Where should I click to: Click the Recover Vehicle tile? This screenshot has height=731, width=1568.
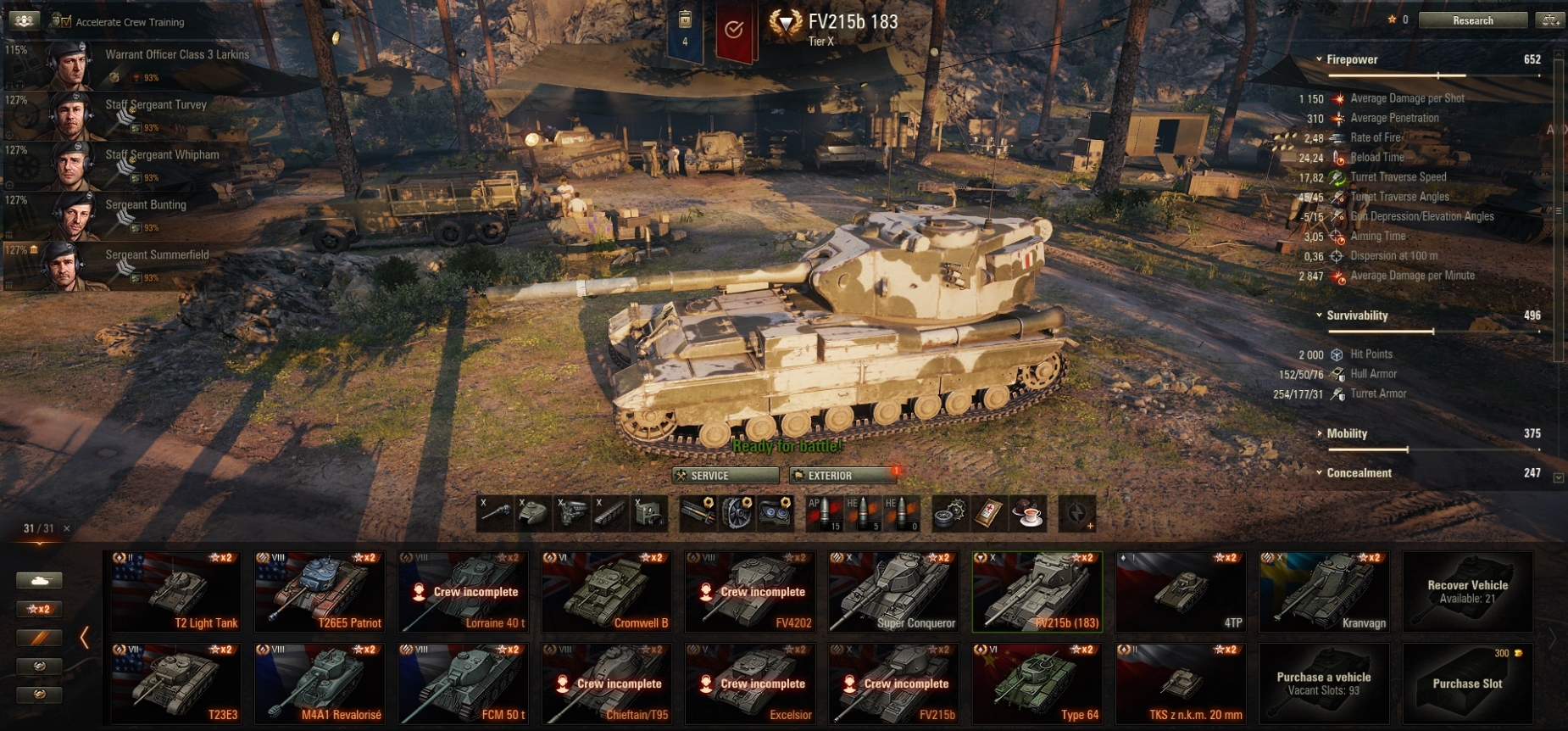[x=1467, y=592]
